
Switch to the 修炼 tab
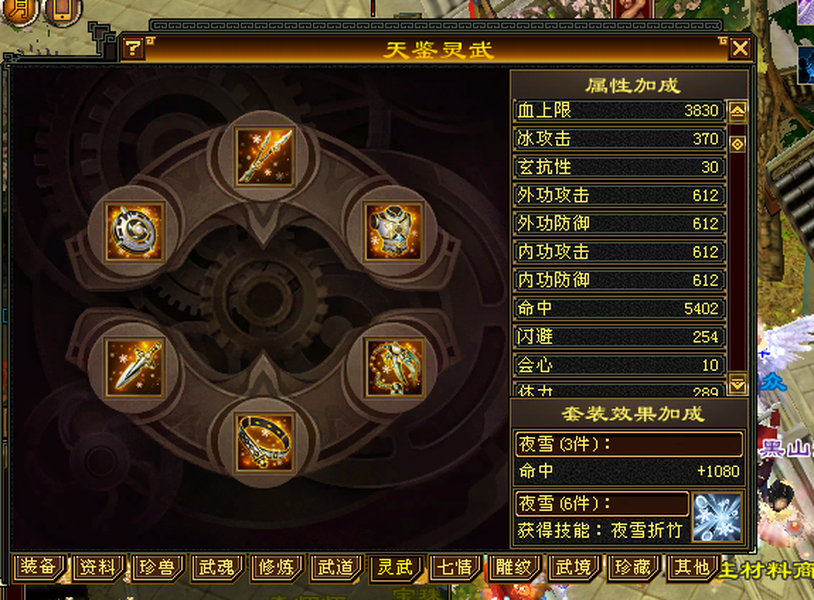tap(275, 568)
